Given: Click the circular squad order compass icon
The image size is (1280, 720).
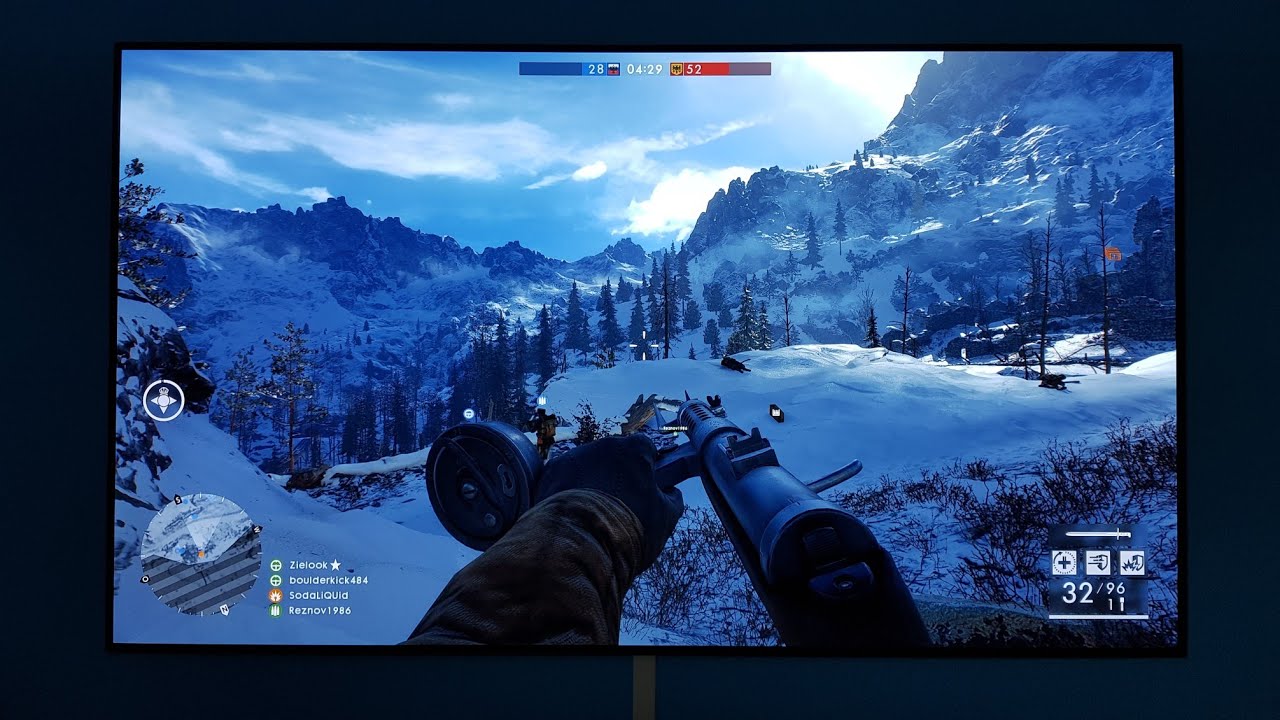Looking at the screenshot, I should [x=164, y=400].
